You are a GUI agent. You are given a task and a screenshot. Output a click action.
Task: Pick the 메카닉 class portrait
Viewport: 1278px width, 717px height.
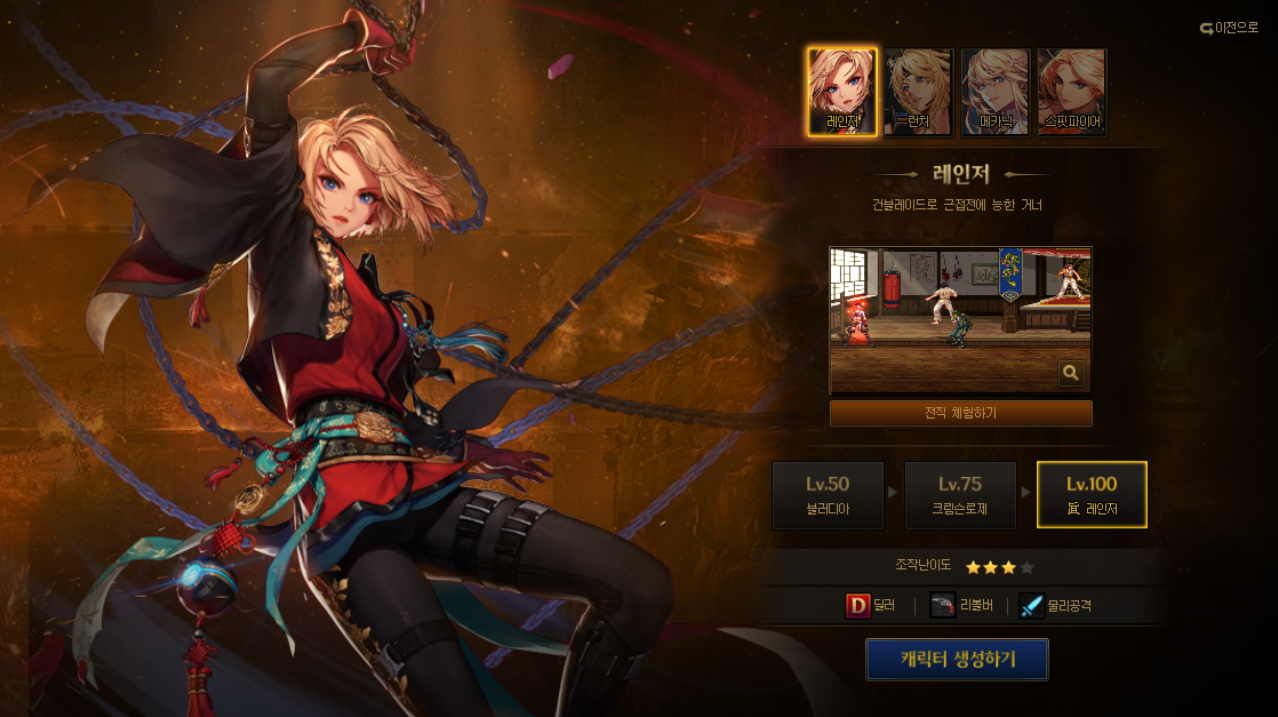coord(995,92)
